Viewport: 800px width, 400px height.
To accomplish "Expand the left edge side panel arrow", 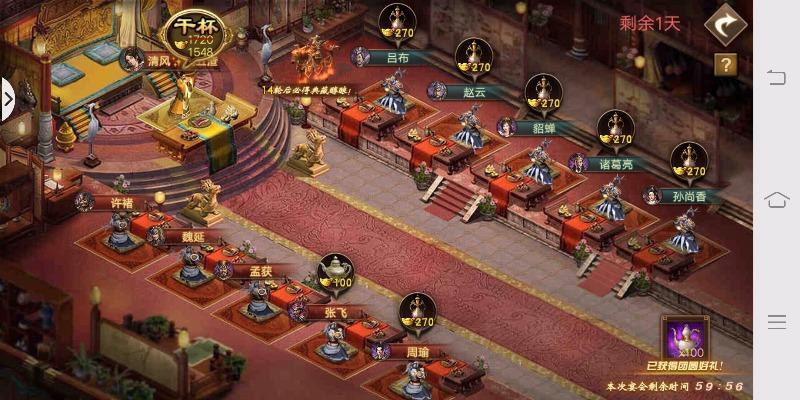I will point(7,99).
